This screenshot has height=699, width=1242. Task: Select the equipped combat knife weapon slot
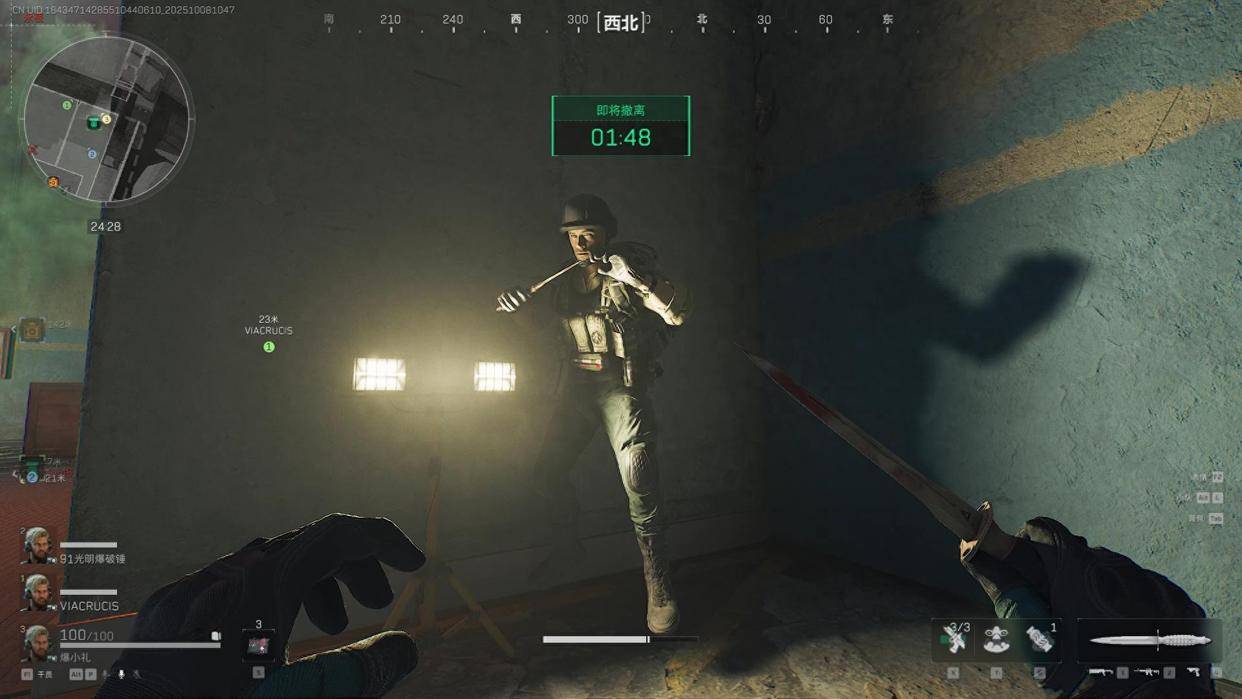pyautogui.click(x=1149, y=640)
